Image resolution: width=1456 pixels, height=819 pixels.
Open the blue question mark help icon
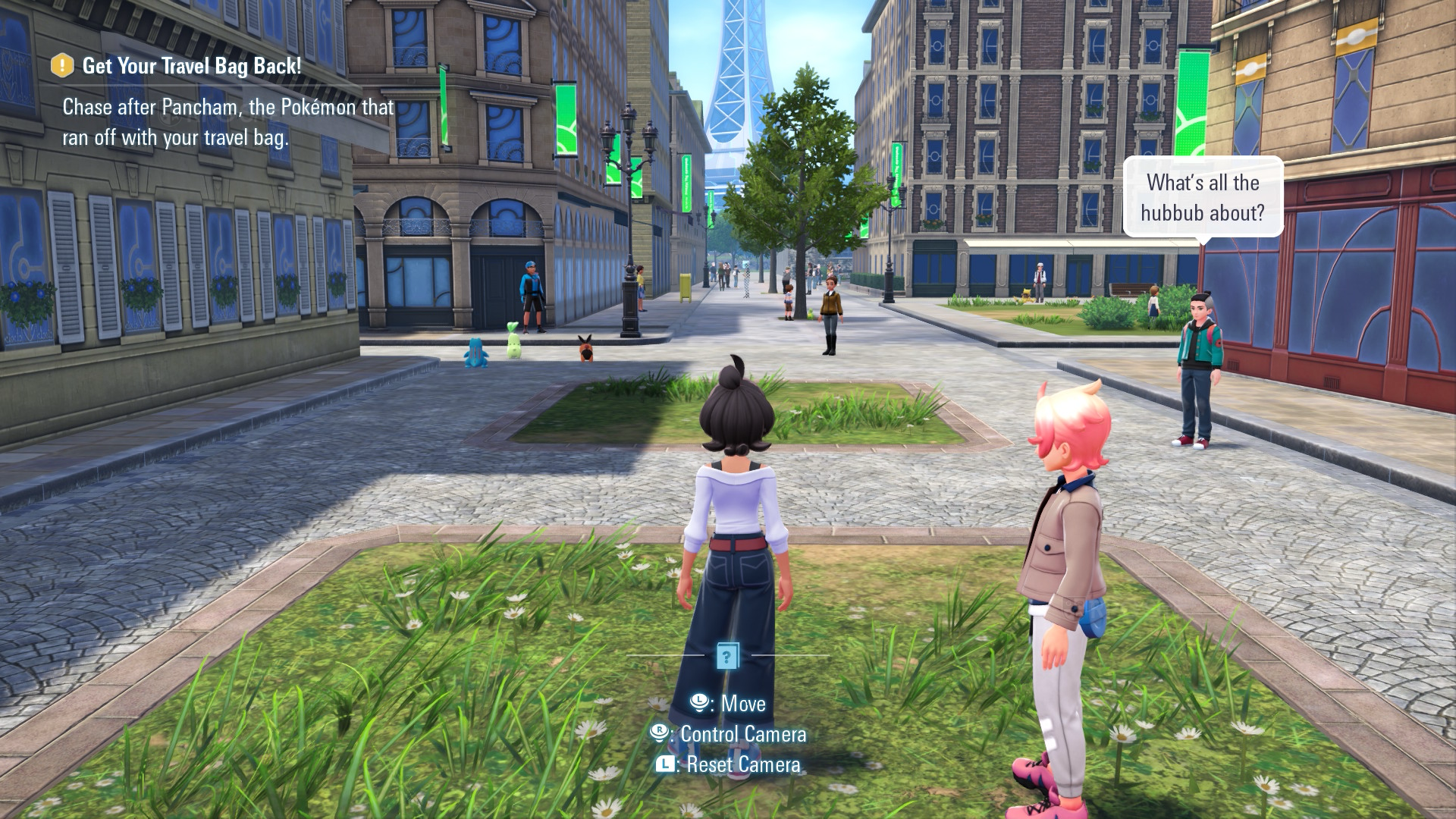coord(726,657)
